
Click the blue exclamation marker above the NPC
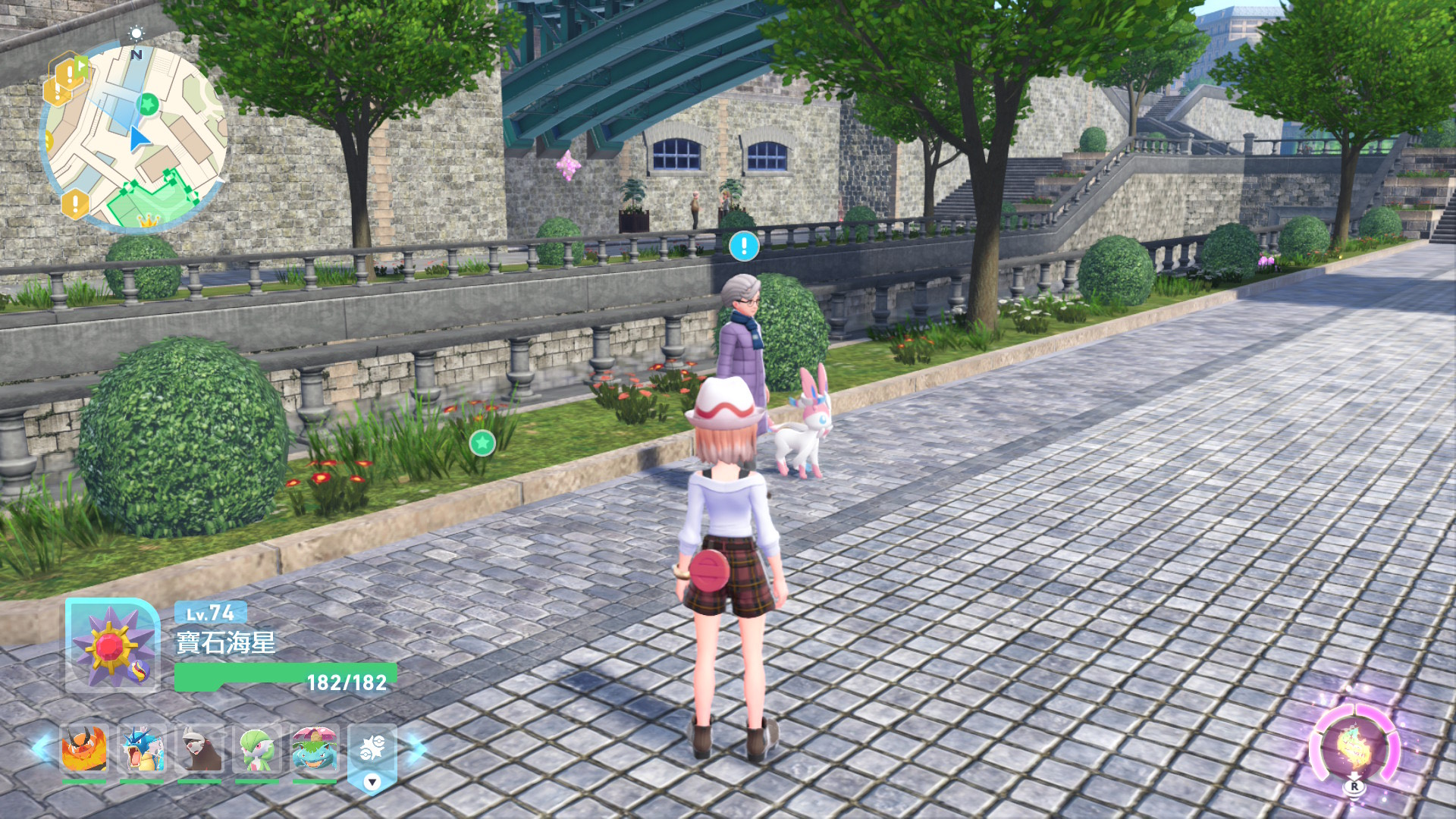click(744, 246)
